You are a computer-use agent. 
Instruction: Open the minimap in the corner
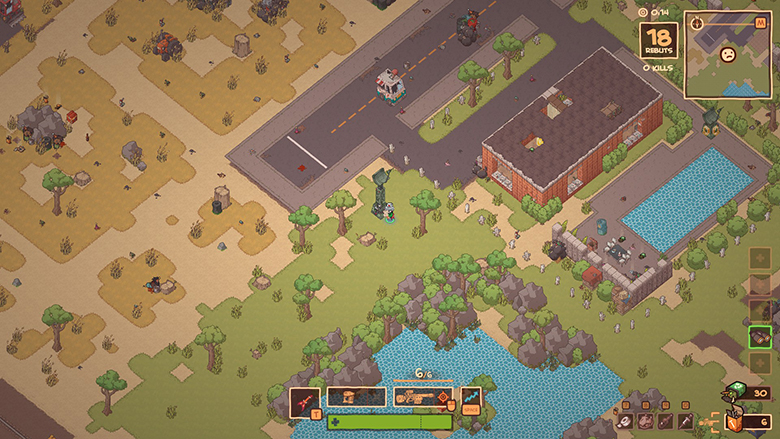(x=729, y=55)
